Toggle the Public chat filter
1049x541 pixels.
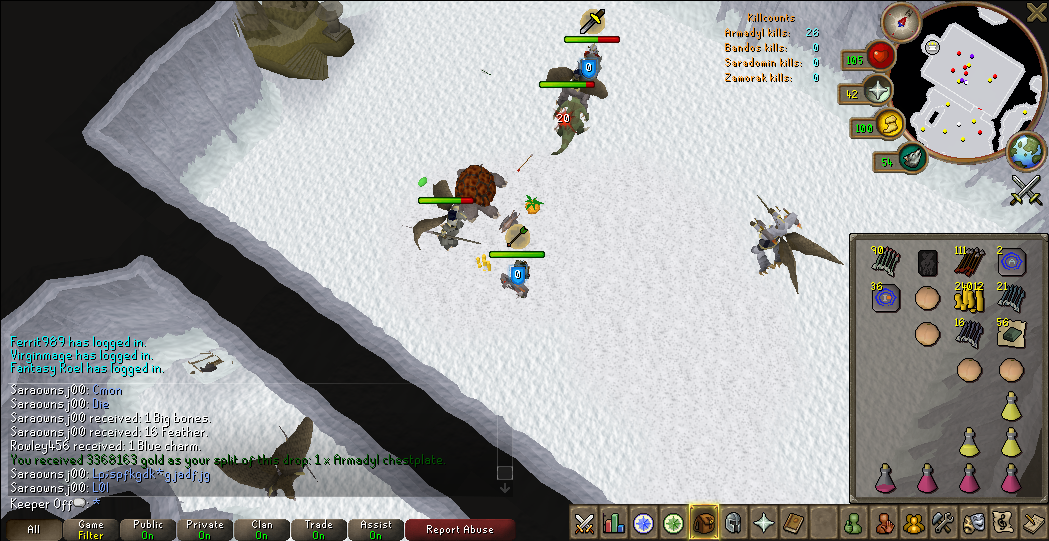[x=148, y=529]
